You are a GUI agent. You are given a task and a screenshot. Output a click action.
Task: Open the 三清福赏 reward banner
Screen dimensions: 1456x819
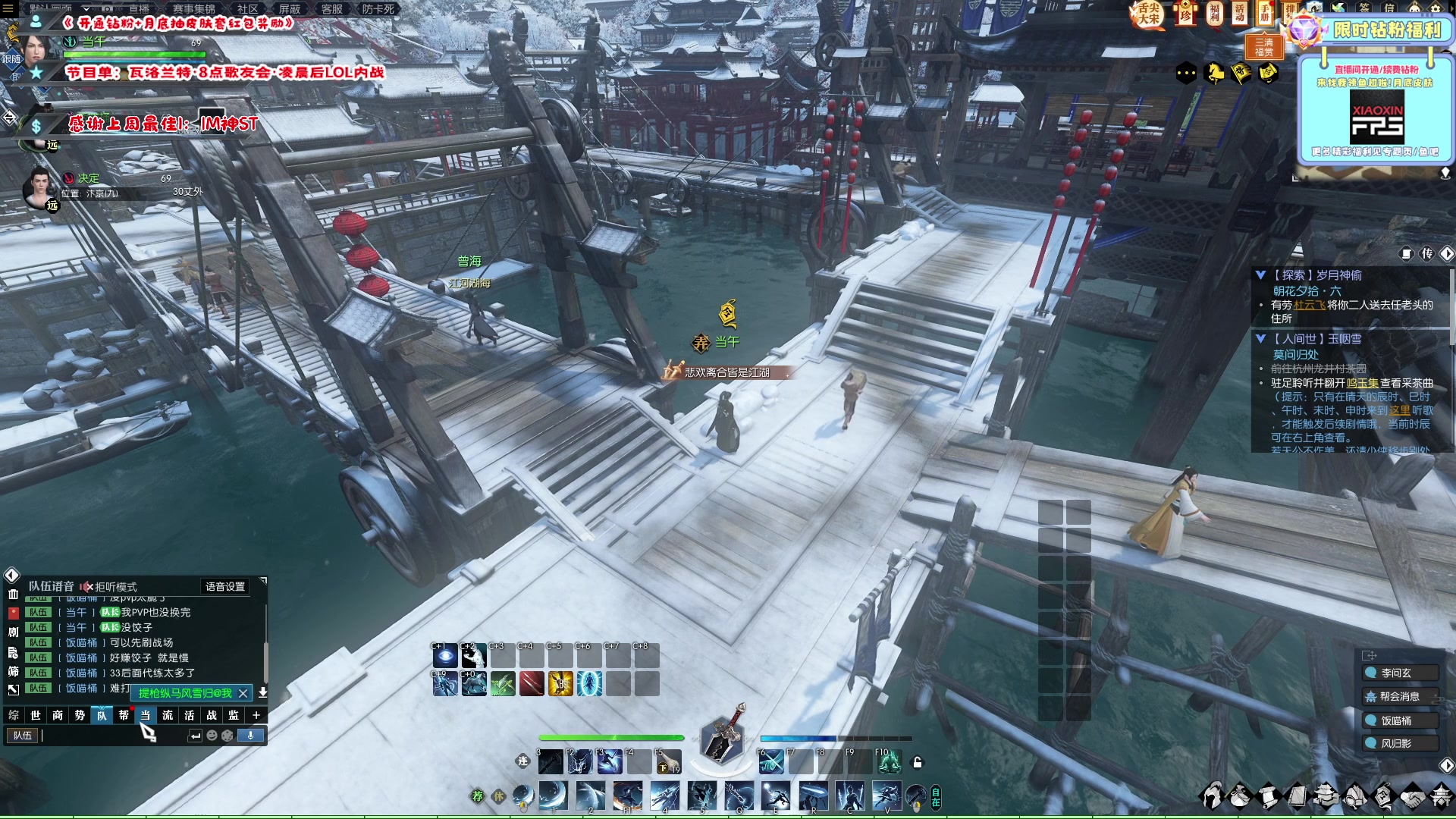point(1264,47)
